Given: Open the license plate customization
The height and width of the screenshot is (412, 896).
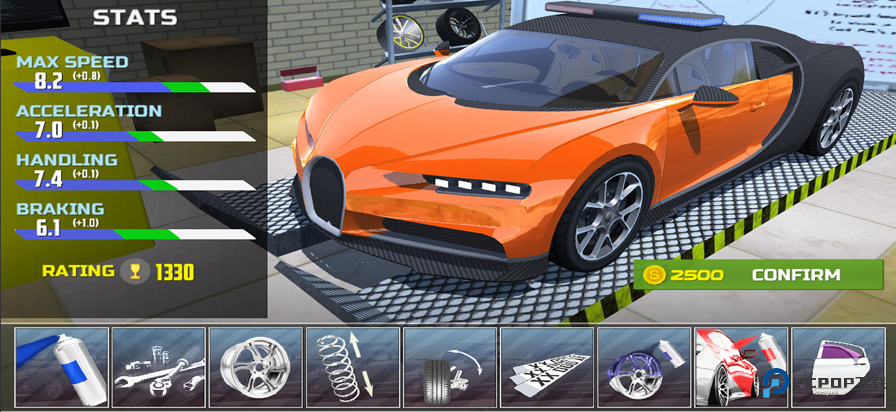Looking at the screenshot, I should (x=547, y=367).
